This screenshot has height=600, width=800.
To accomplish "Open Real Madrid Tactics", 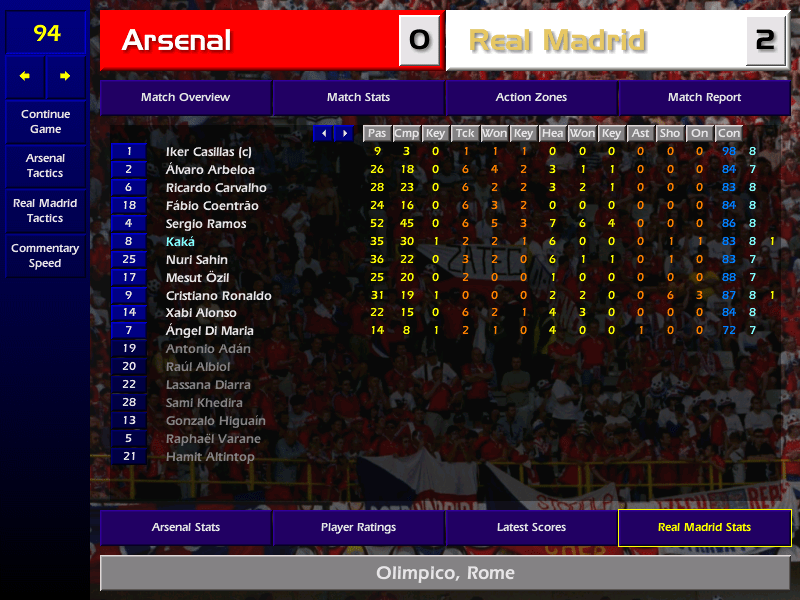I will click(x=45, y=210).
